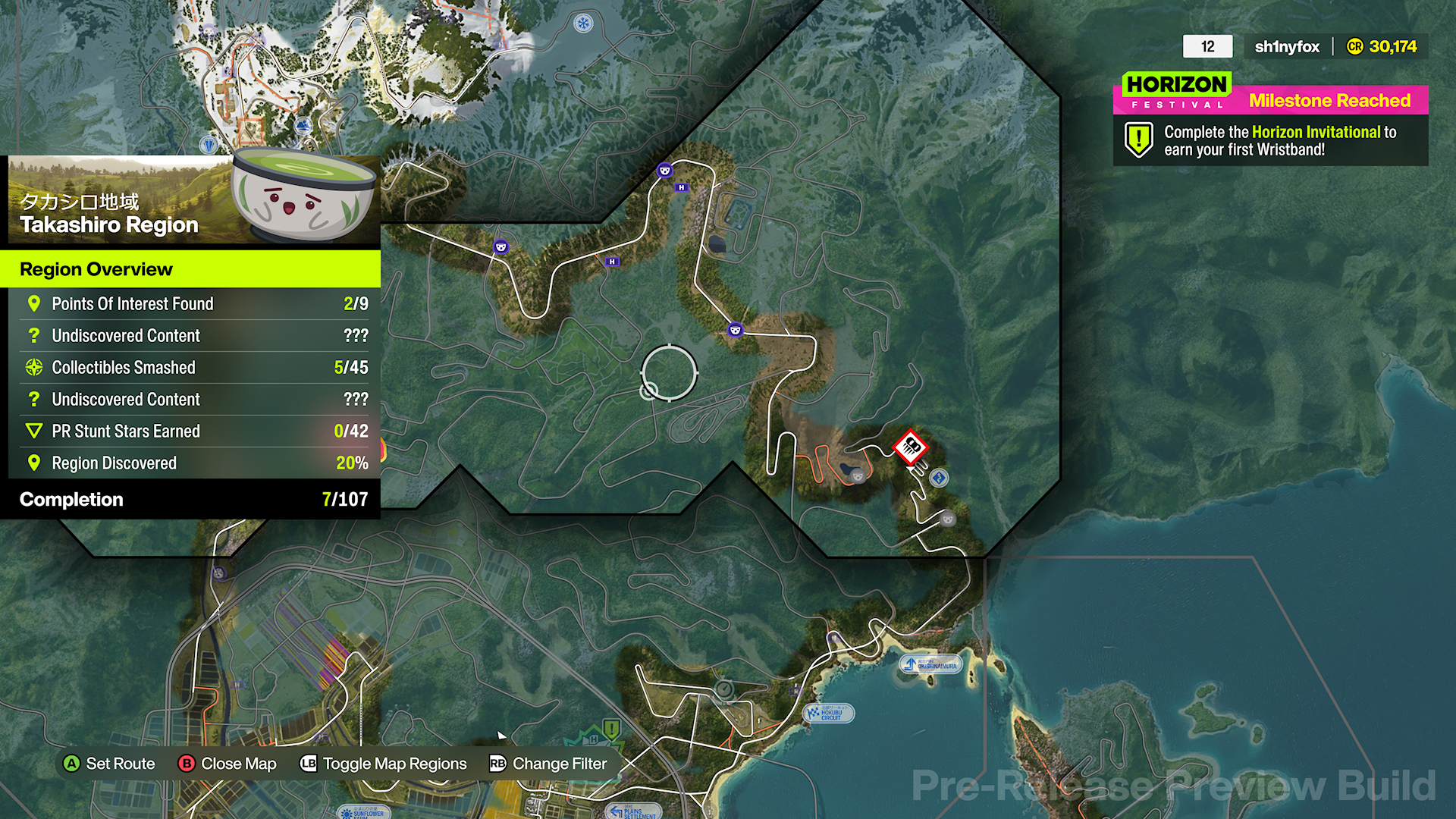1456x819 pixels.
Task: Click the CR credits coin icon in the top bar
Action: click(1357, 46)
